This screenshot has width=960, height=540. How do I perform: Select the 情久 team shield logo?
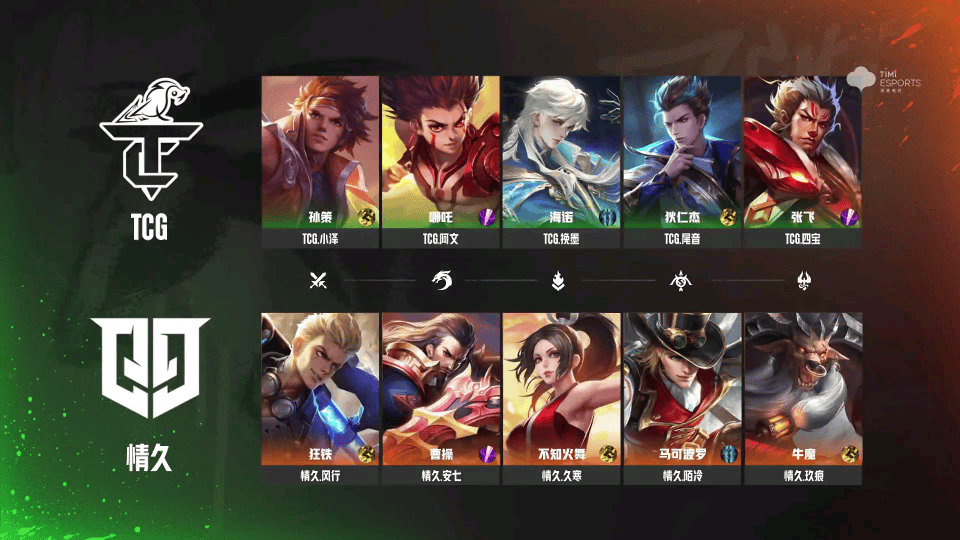152,367
